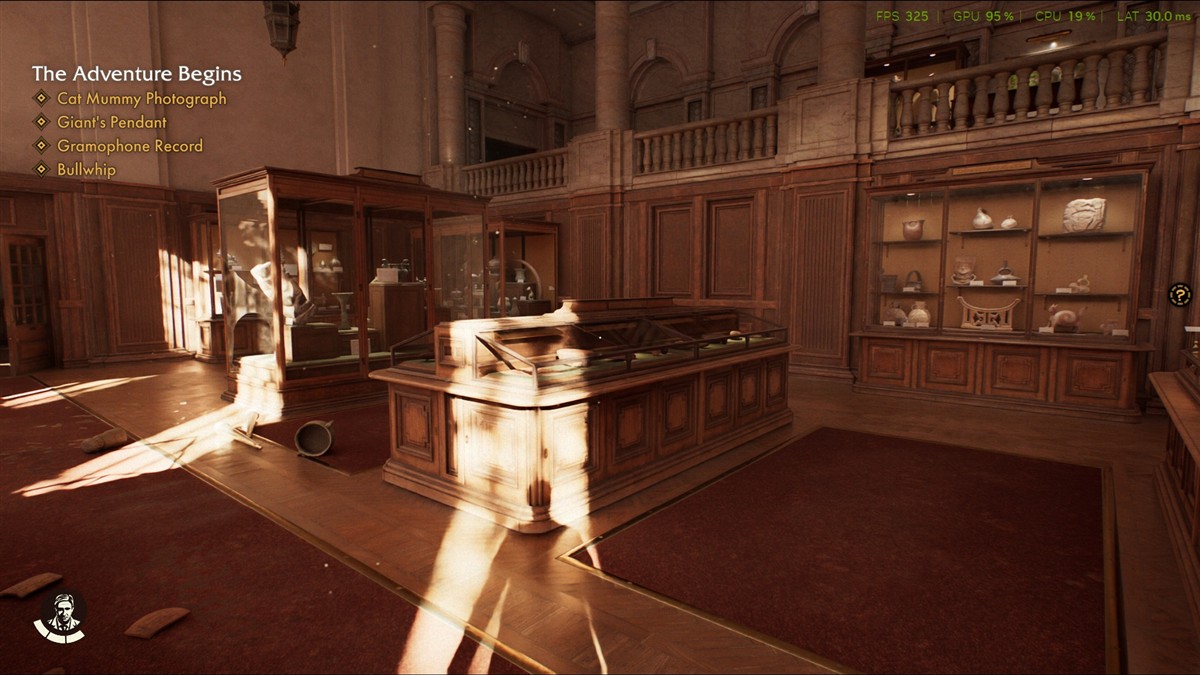Click the character portrait icon
The width and height of the screenshot is (1200, 675).
point(61,615)
